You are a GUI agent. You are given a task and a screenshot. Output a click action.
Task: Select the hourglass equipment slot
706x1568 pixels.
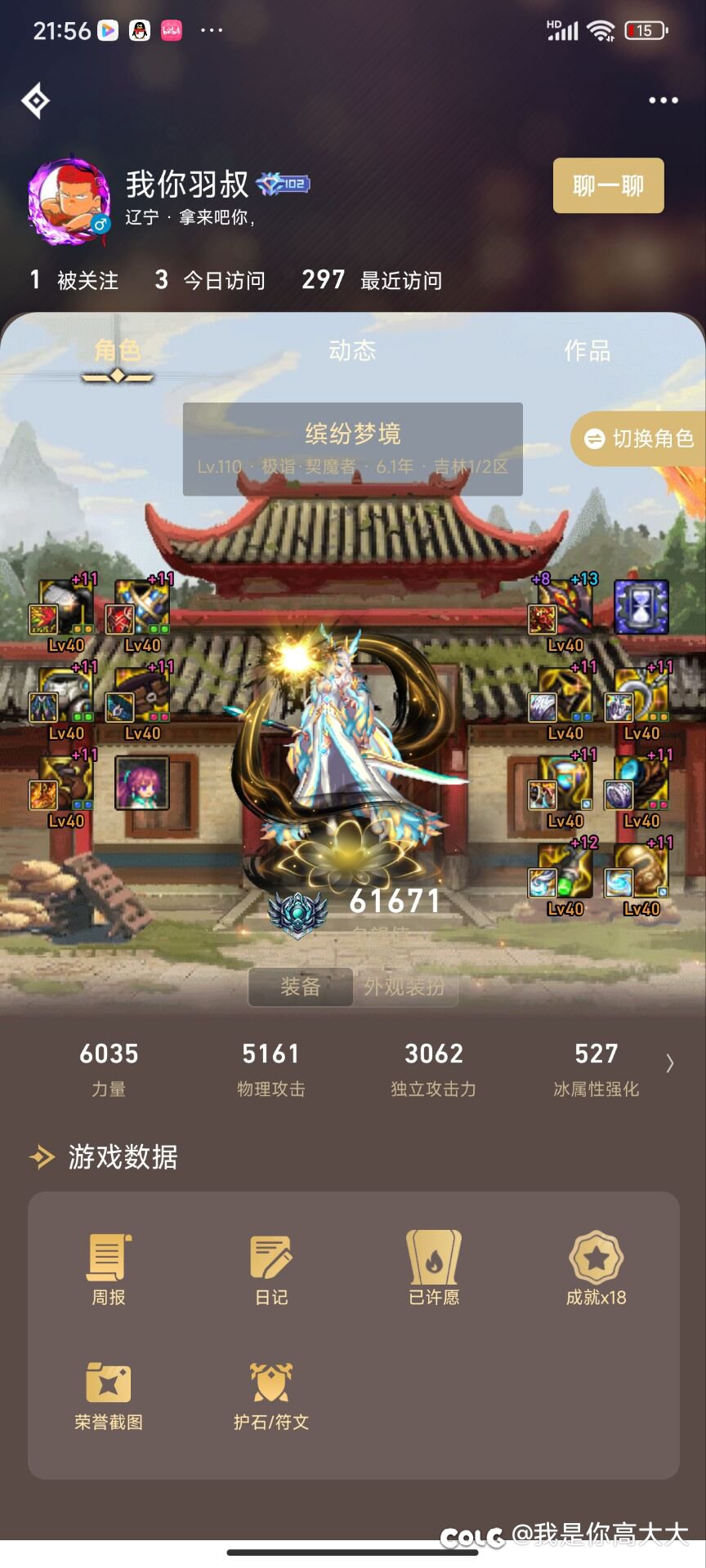click(x=641, y=607)
